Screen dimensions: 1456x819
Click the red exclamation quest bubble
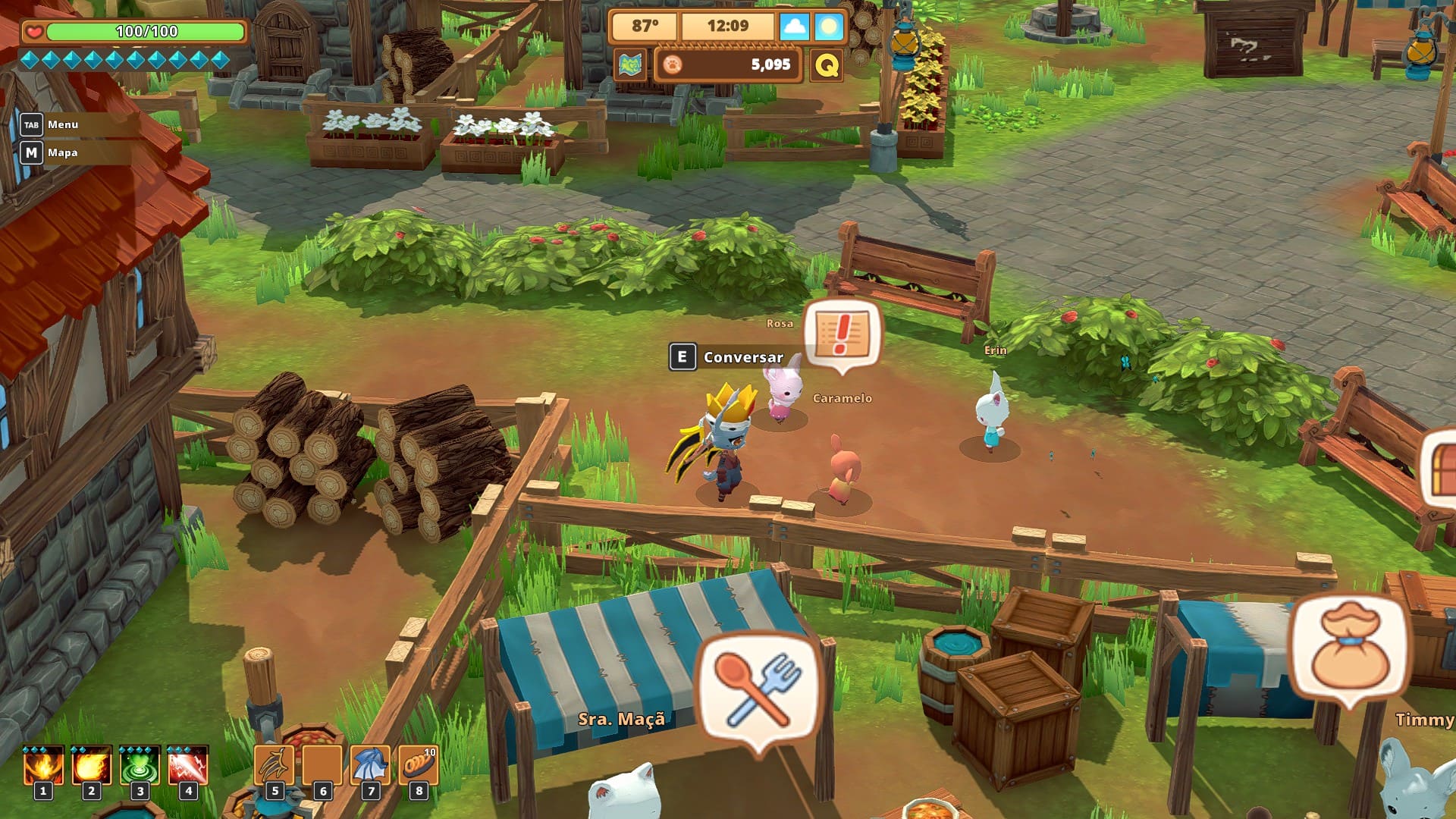click(842, 333)
